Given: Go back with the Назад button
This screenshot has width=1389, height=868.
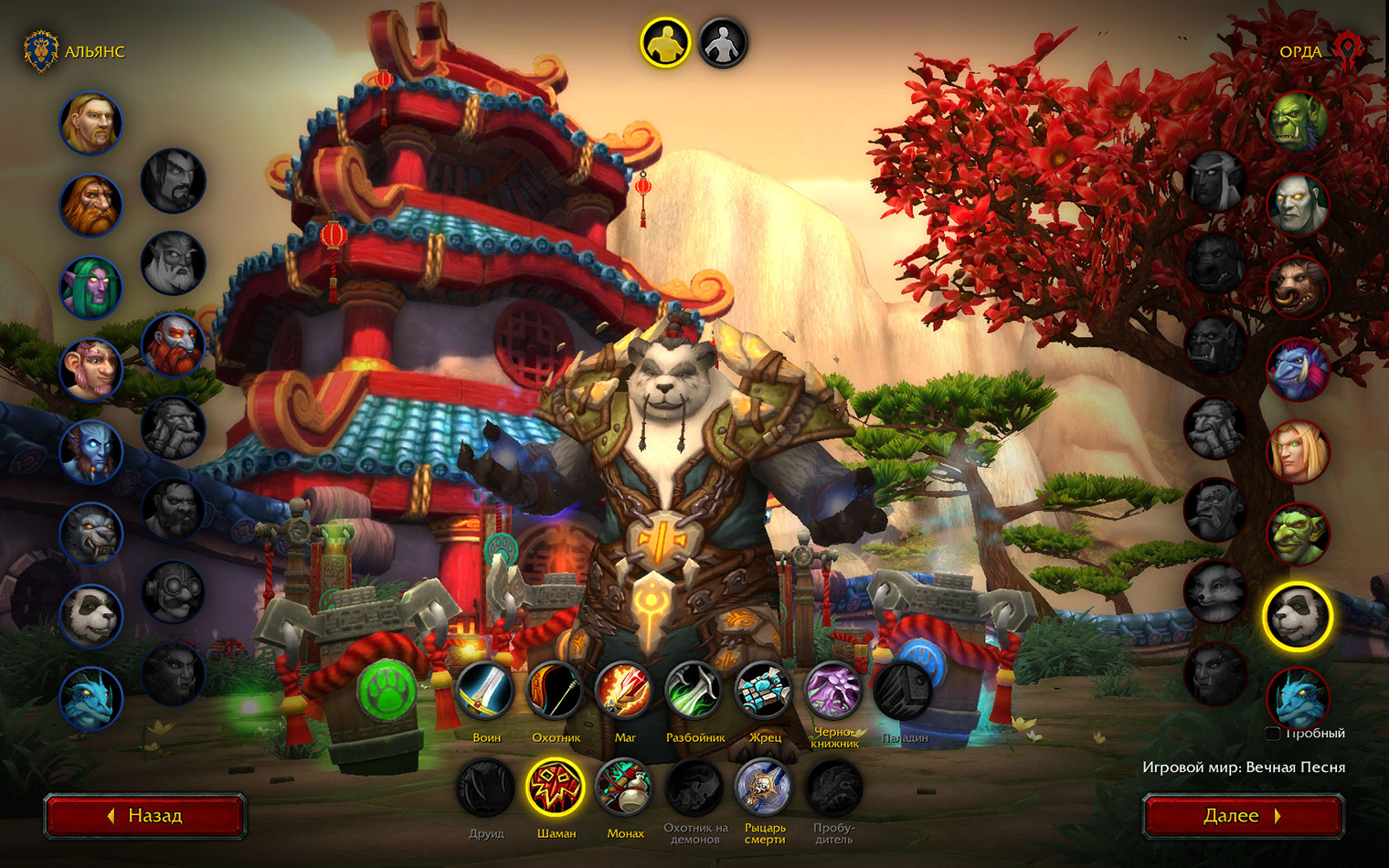Looking at the screenshot, I should [145, 816].
